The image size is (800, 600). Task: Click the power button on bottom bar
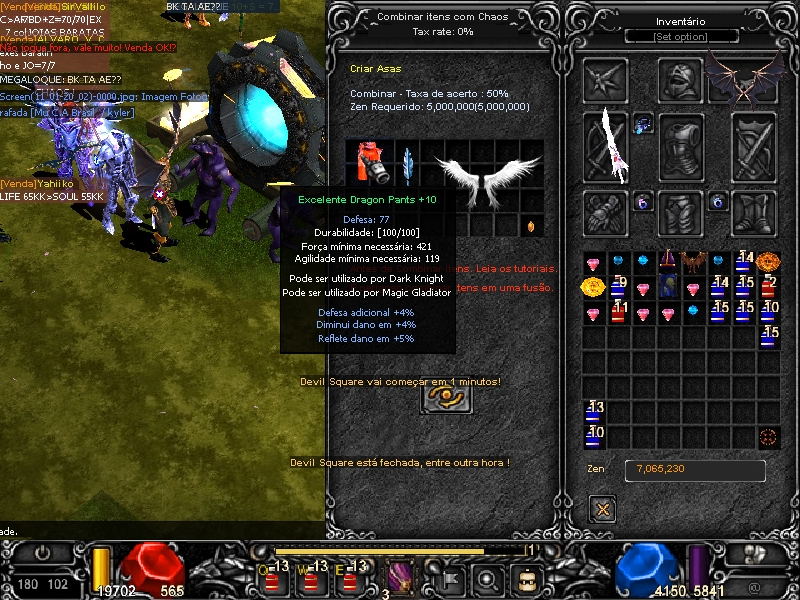point(42,552)
